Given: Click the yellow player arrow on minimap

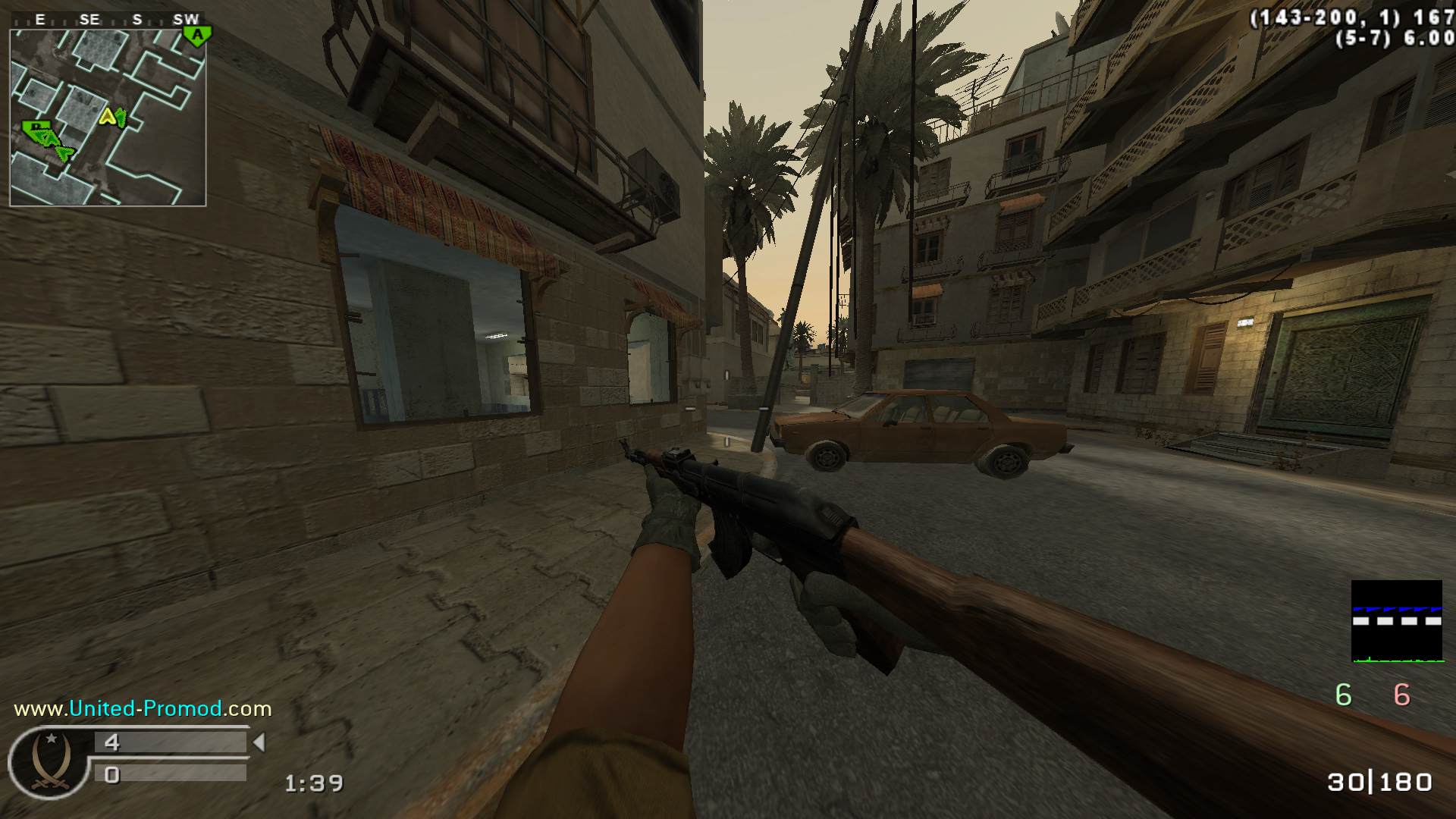Looking at the screenshot, I should (x=108, y=117).
